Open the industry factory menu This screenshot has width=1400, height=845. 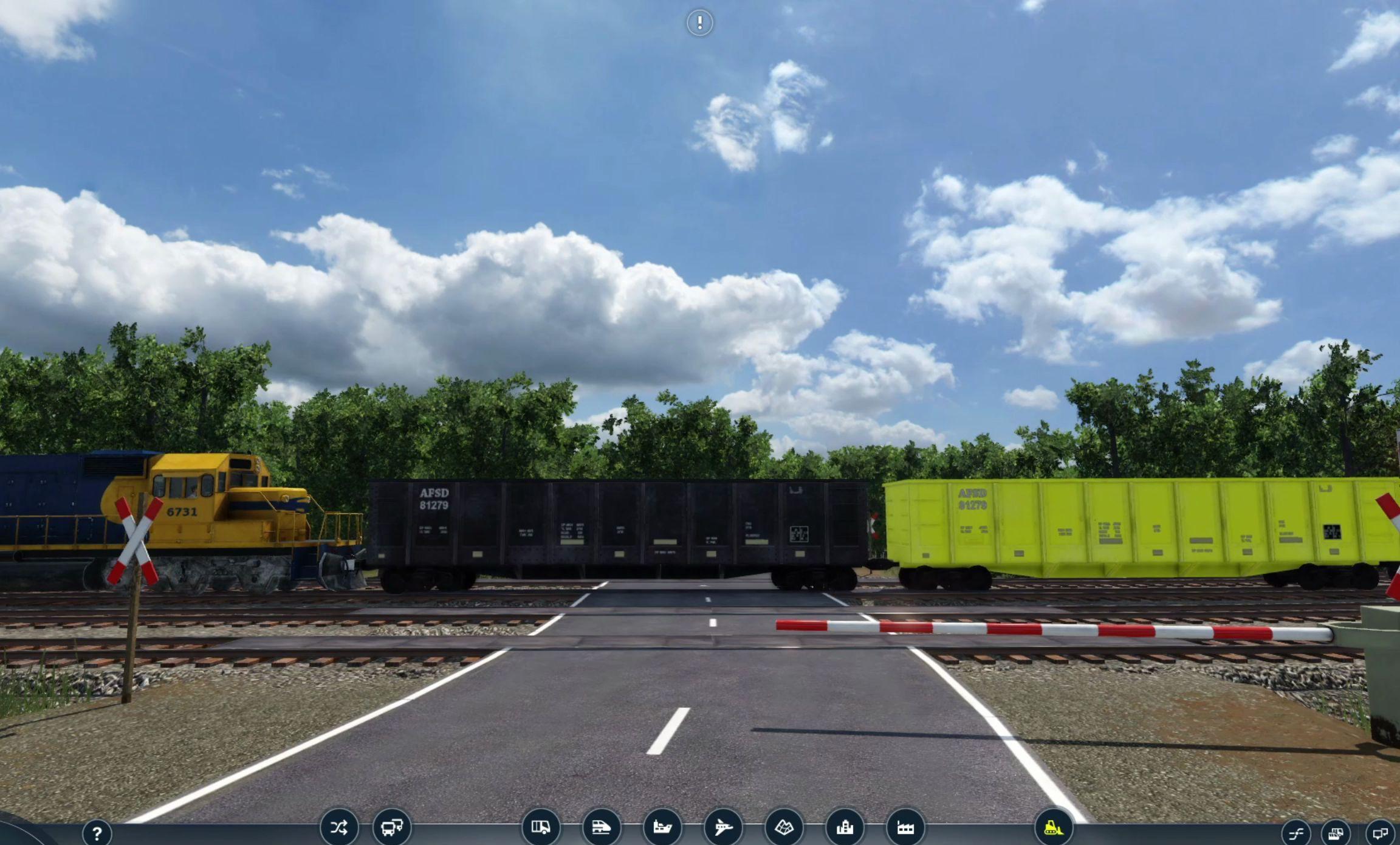tap(905, 827)
